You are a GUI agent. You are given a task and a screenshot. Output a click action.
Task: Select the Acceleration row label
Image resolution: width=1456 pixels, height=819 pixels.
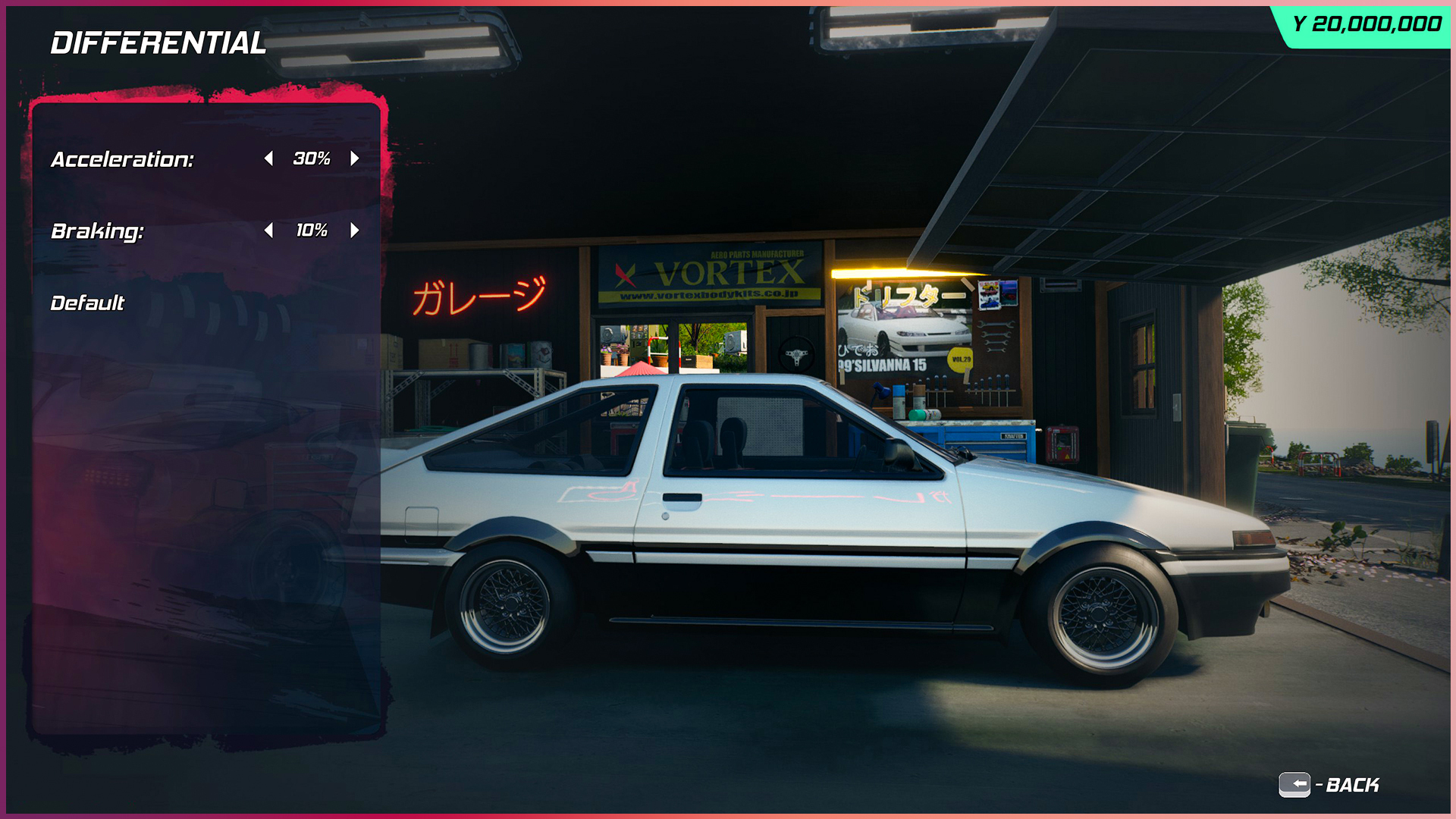point(122,160)
